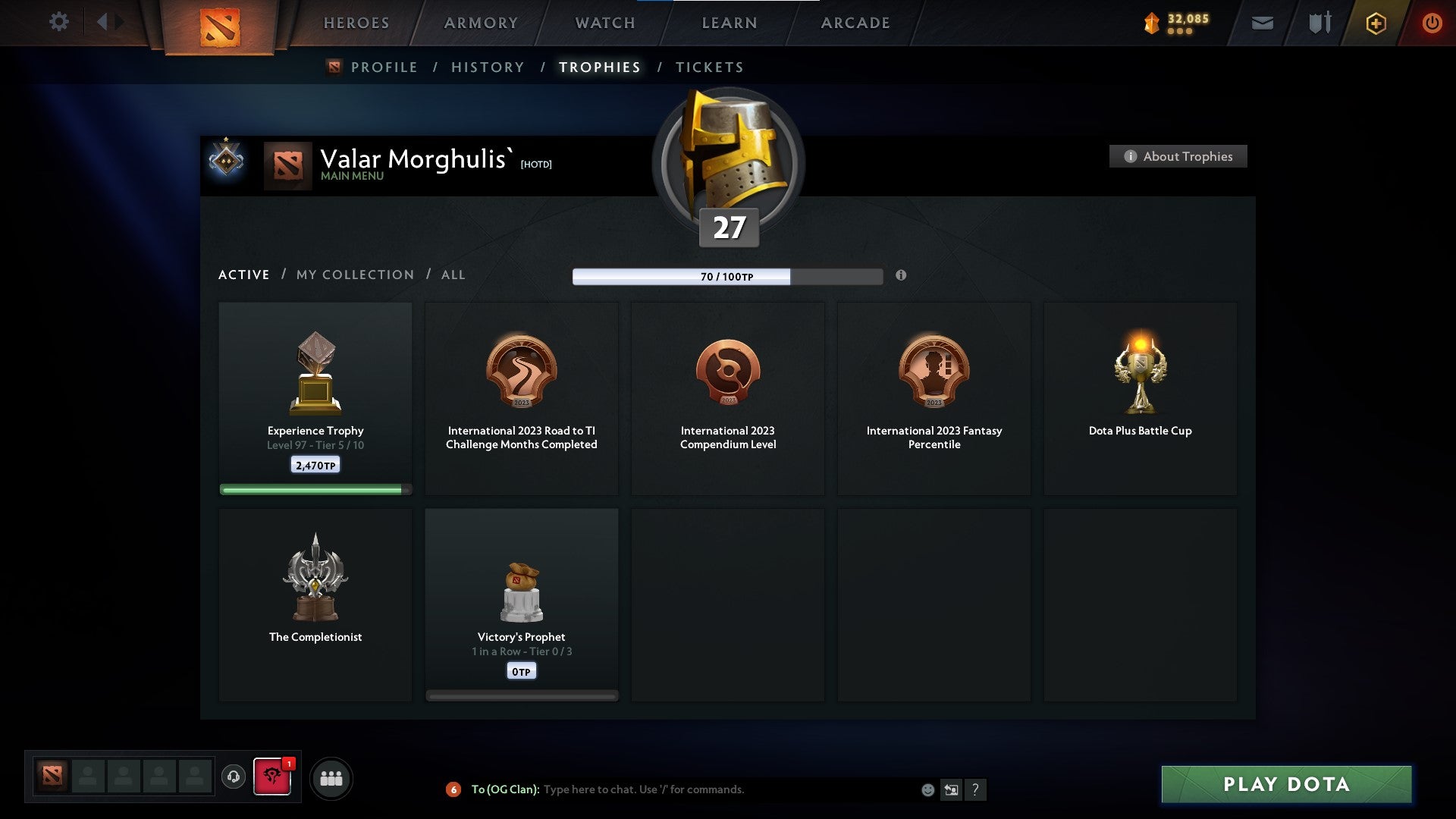Click the 70/100TP progress bar
Image resolution: width=1456 pixels, height=819 pixels.
(728, 277)
